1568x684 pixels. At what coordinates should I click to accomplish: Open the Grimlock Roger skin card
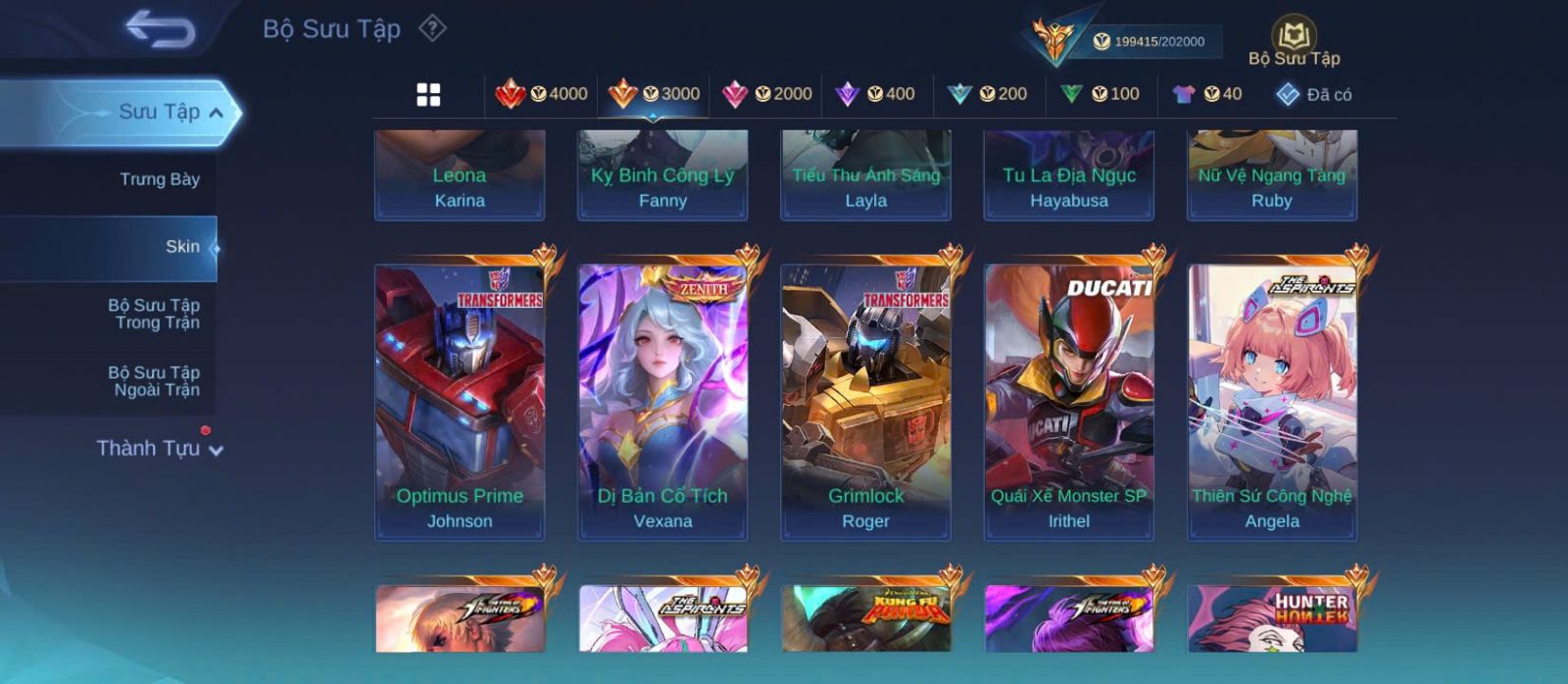pos(865,402)
